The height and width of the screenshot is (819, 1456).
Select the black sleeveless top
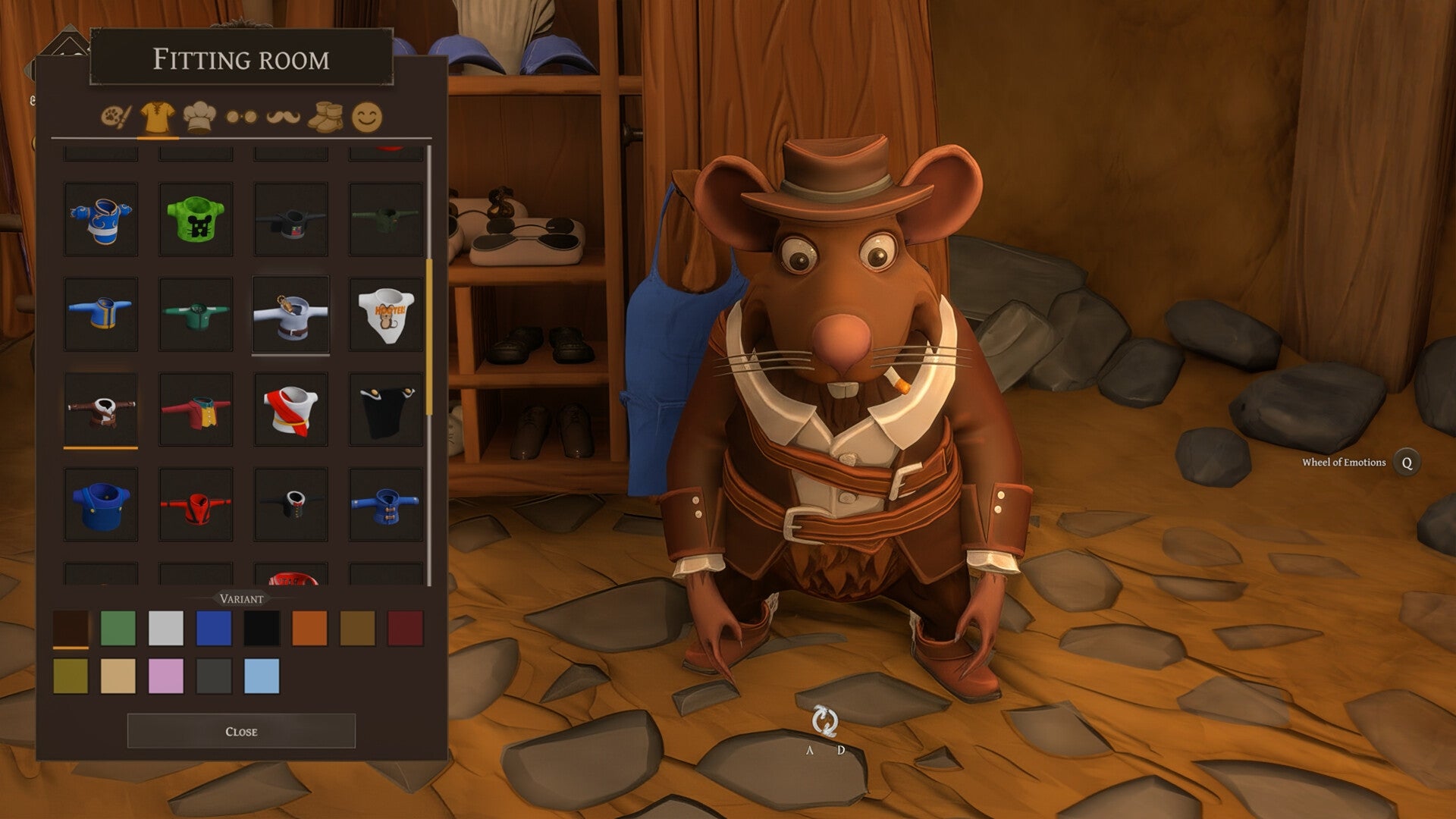(x=385, y=409)
